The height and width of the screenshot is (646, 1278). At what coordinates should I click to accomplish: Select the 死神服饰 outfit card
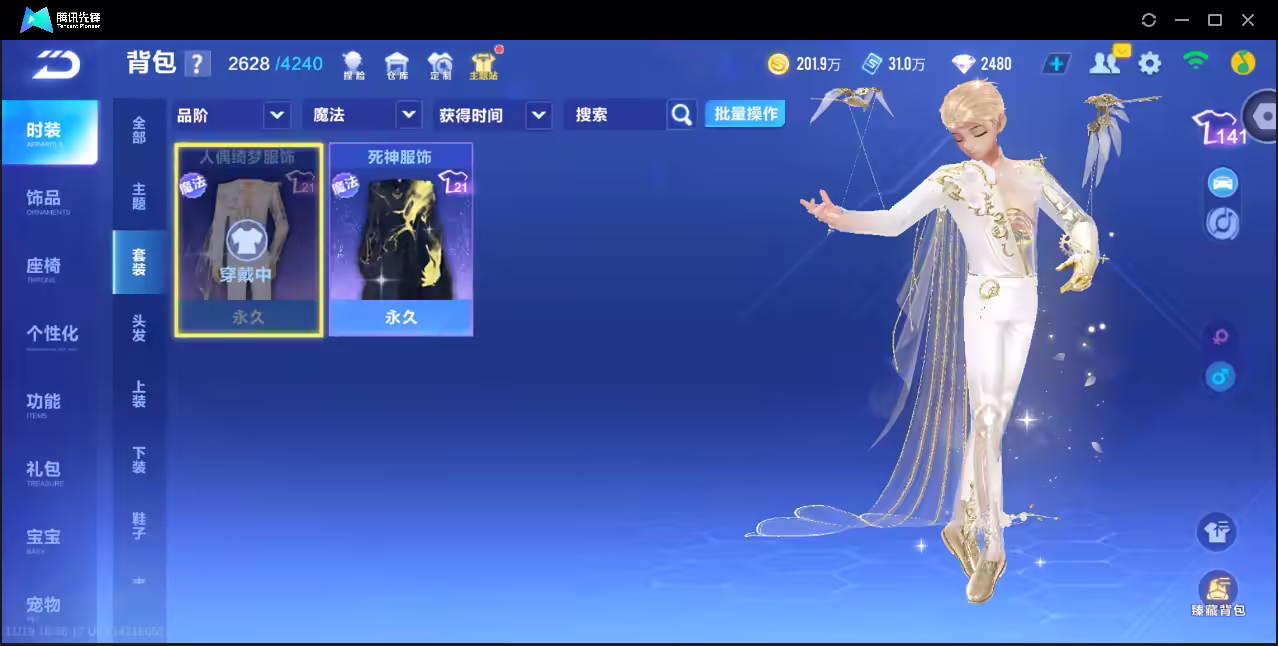coord(401,240)
